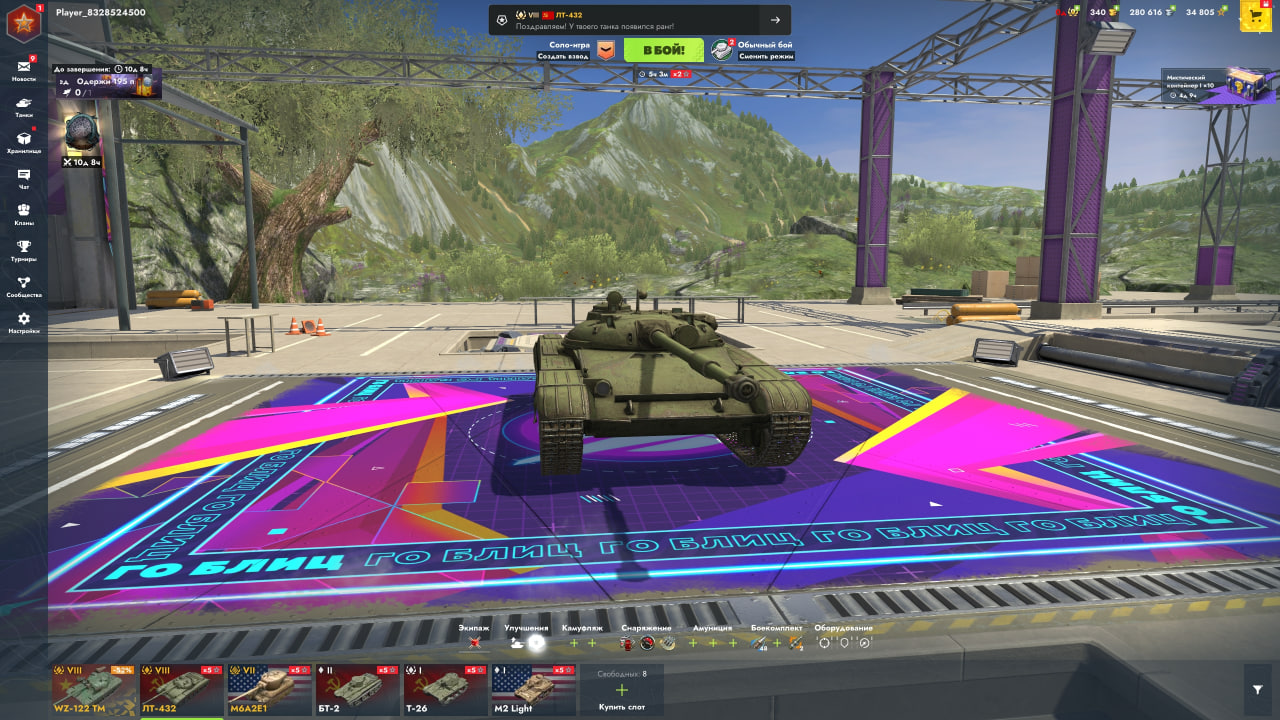Click the player profile star emblem
1280x720 pixels.
(x=24, y=24)
